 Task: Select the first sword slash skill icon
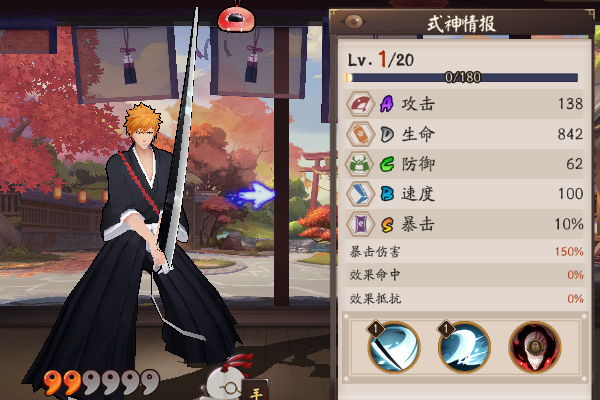pyautogui.click(x=391, y=347)
